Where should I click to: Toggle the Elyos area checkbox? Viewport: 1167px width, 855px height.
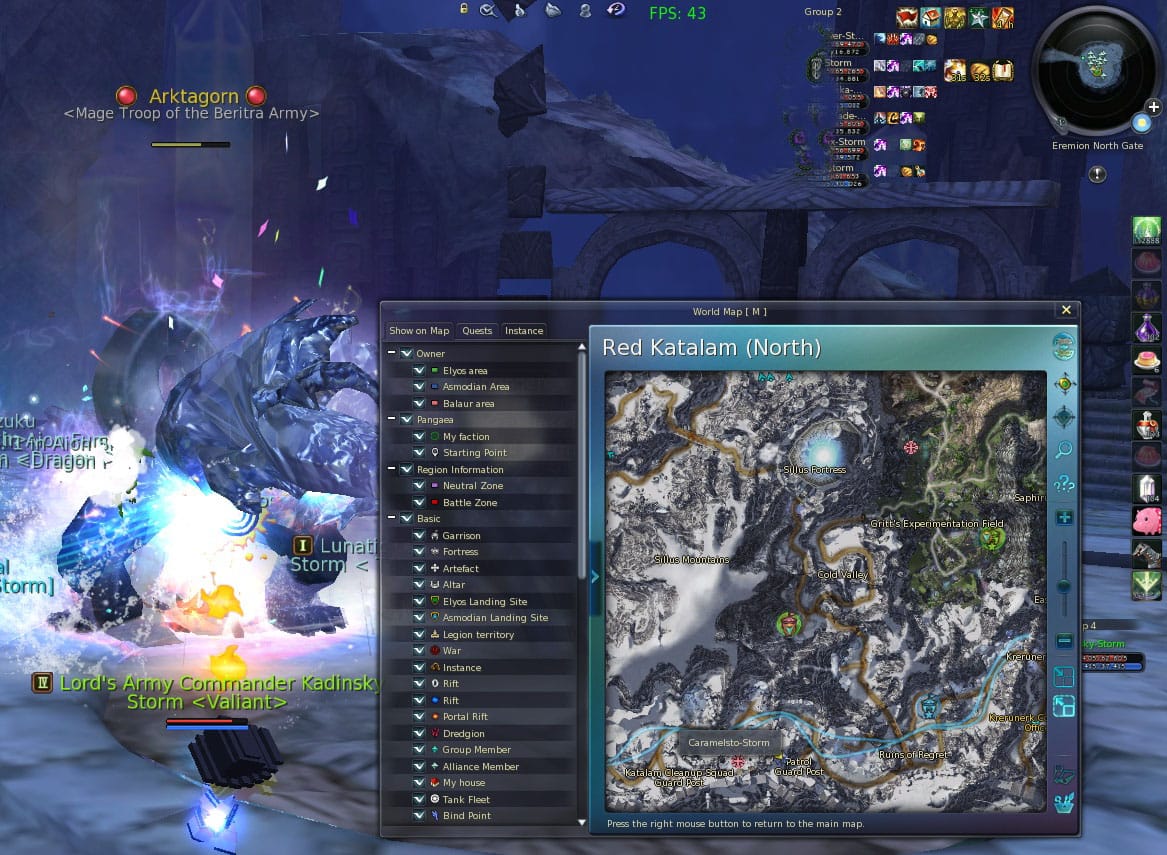tap(419, 371)
